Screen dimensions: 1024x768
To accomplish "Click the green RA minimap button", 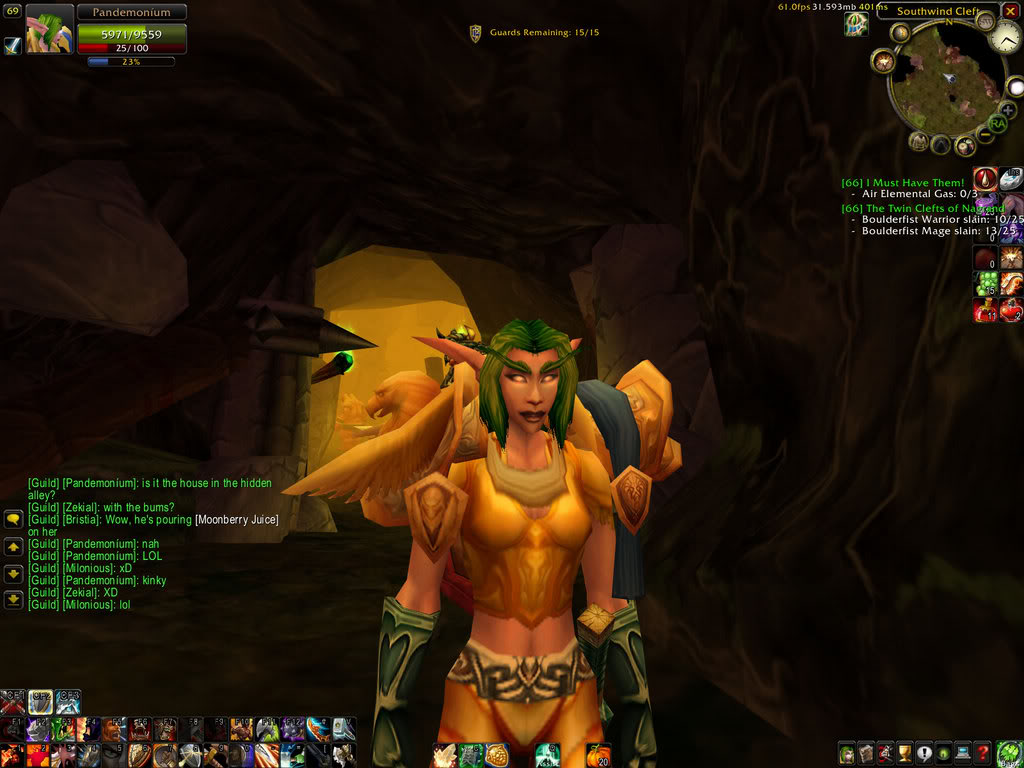I will pyautogui.click(x=997, y=123).
